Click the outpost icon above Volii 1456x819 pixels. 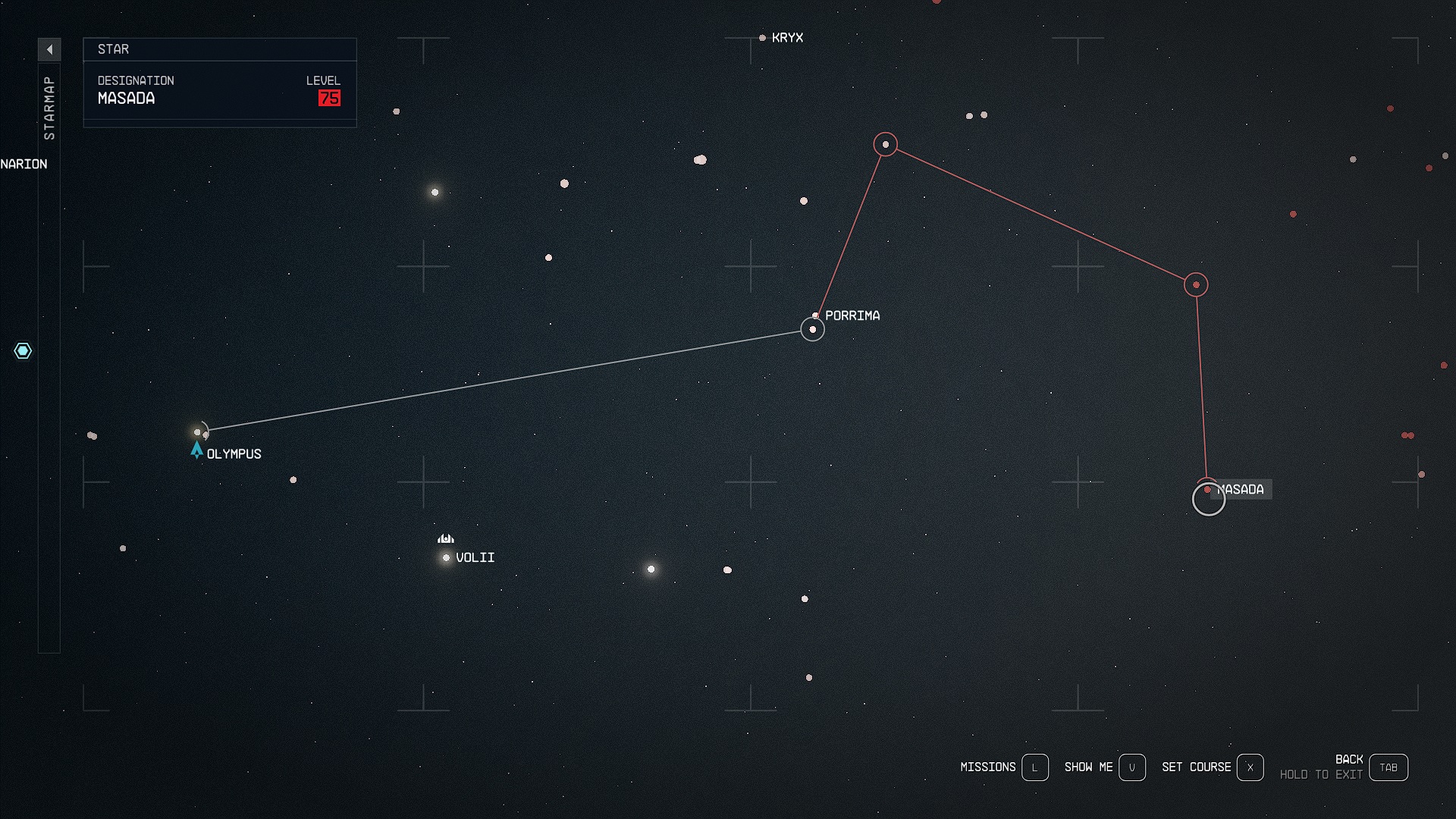point(445,538)
